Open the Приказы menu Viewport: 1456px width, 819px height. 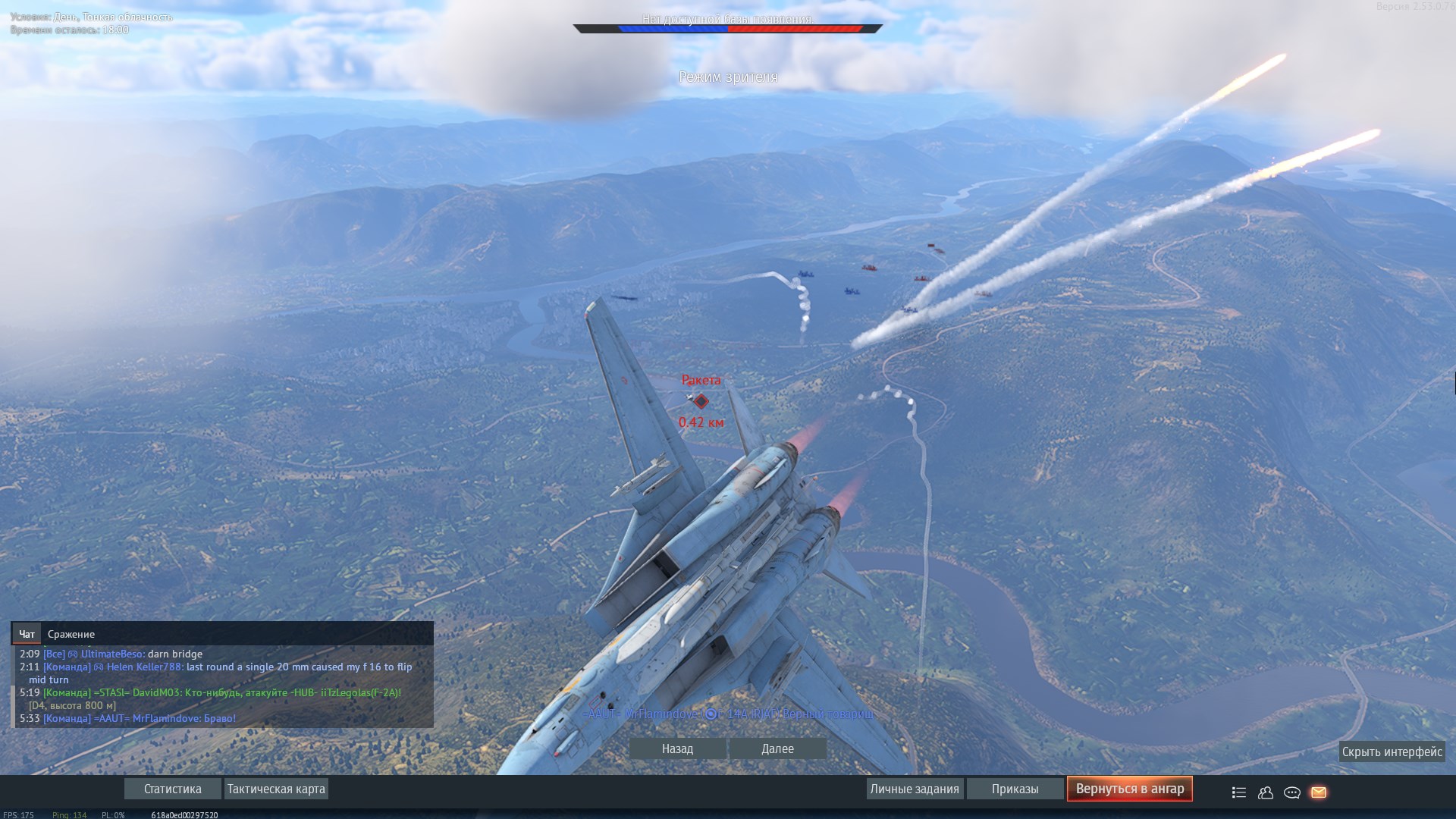coord(1015,789)
